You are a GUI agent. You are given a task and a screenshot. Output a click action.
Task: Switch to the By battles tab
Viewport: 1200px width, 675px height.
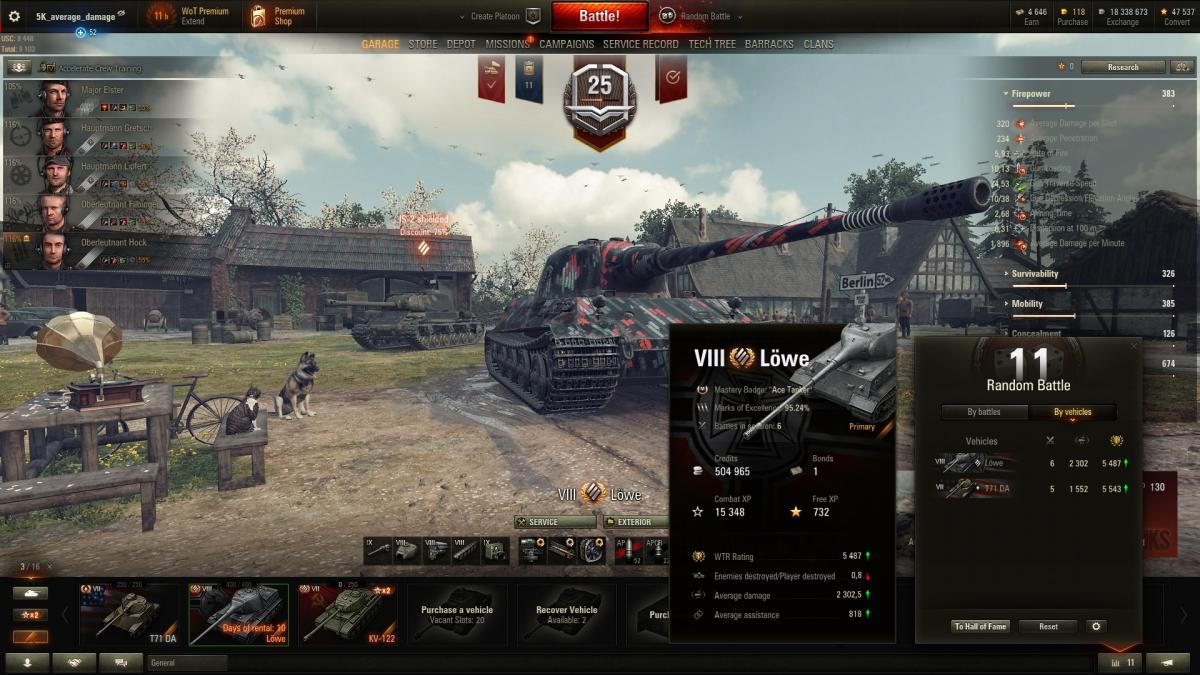click(x=984, y=412)
